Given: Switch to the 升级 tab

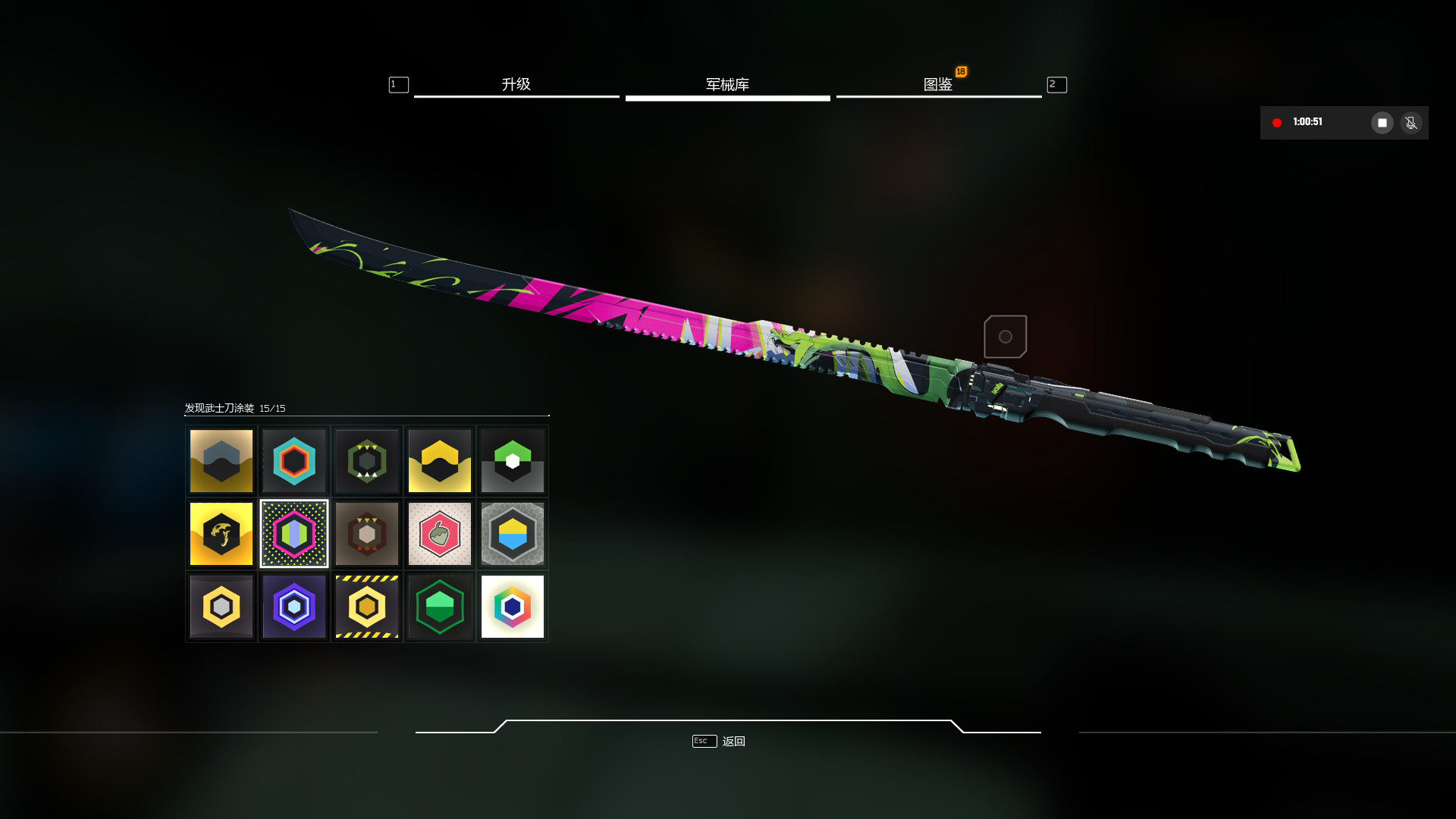Looking at the screenshot, I should click(x=516, y=85).
